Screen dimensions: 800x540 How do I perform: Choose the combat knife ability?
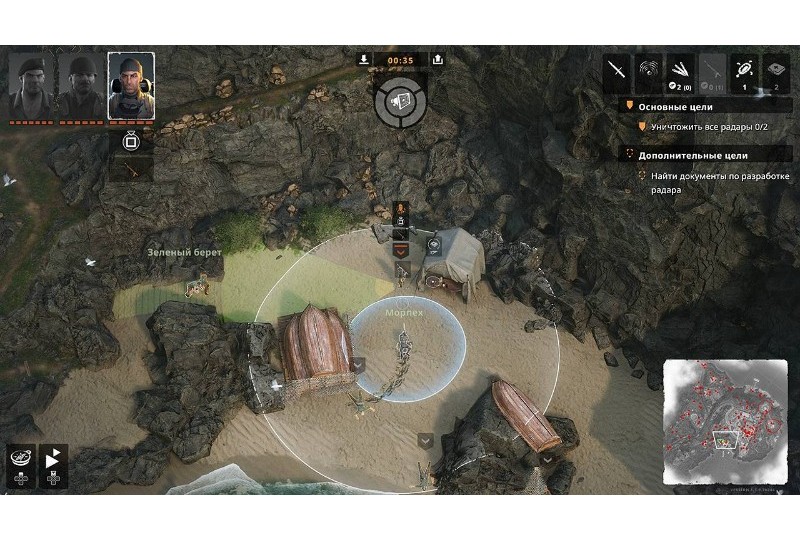tap(617, 70)
